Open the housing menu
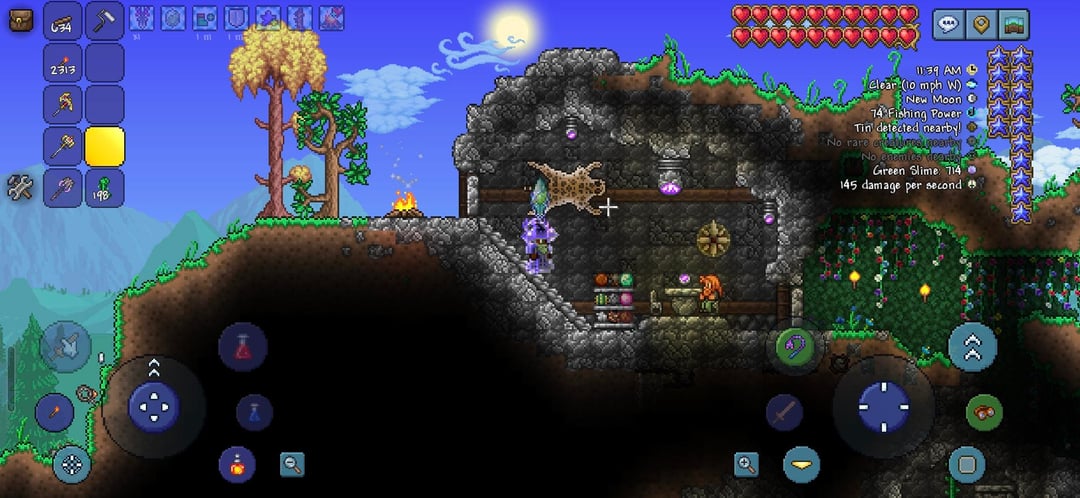Viewport: 1080px width, 498px height. coord(1013,24)
